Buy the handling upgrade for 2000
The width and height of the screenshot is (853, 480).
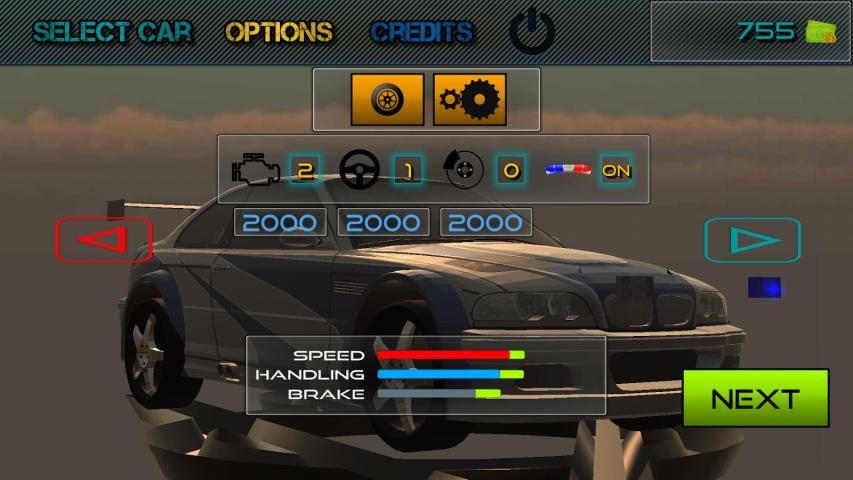[384, 223]
